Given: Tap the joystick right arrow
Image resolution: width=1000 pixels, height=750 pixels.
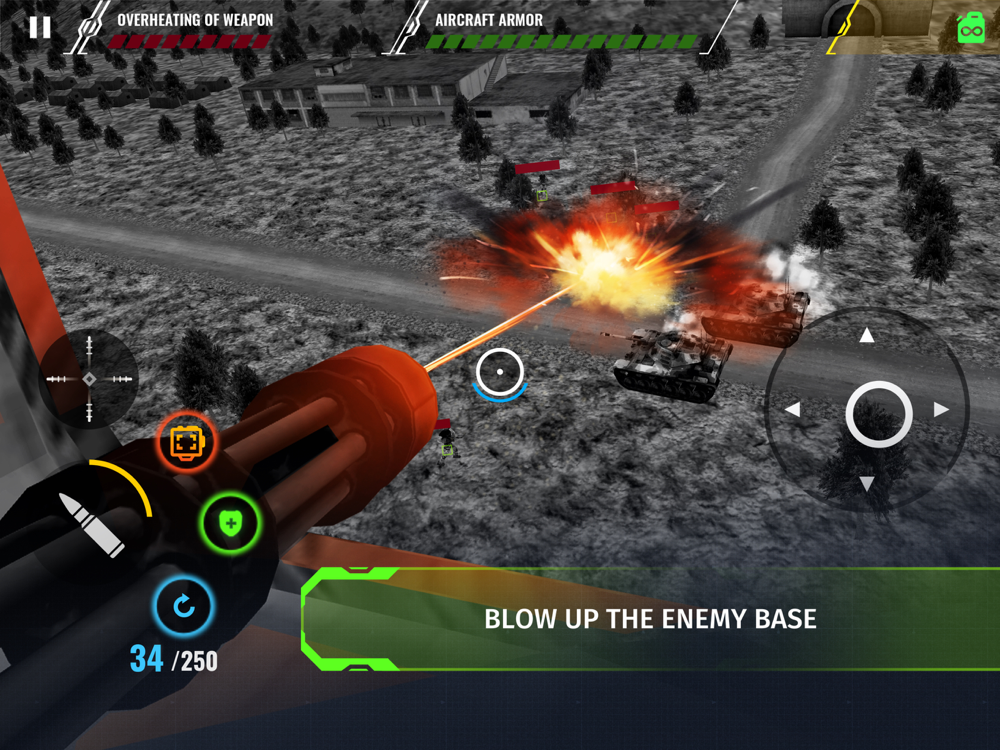Looking at the screenshot, I should point(941,410).
